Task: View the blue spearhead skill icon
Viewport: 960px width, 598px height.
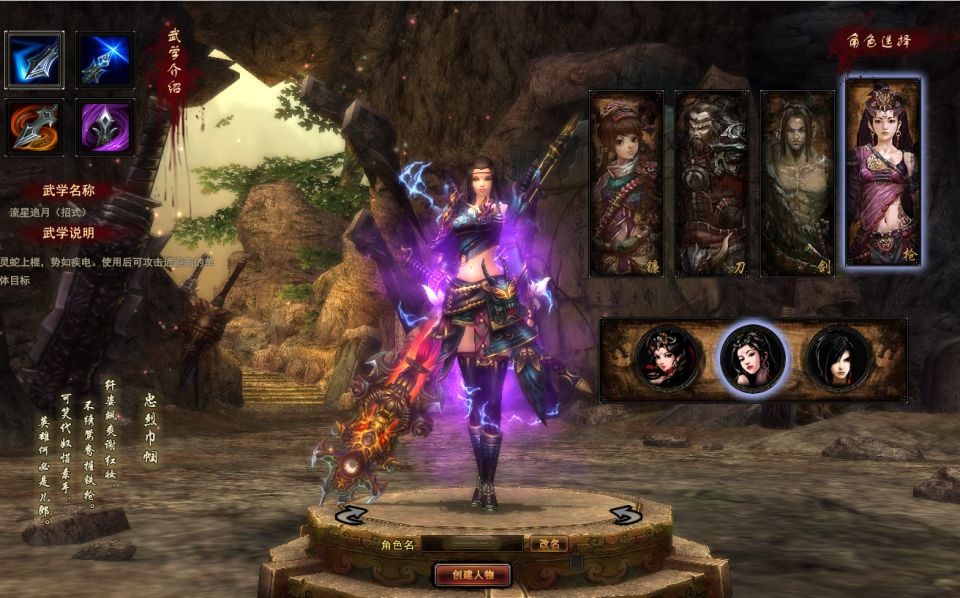Action: click(x=34, y=60)
